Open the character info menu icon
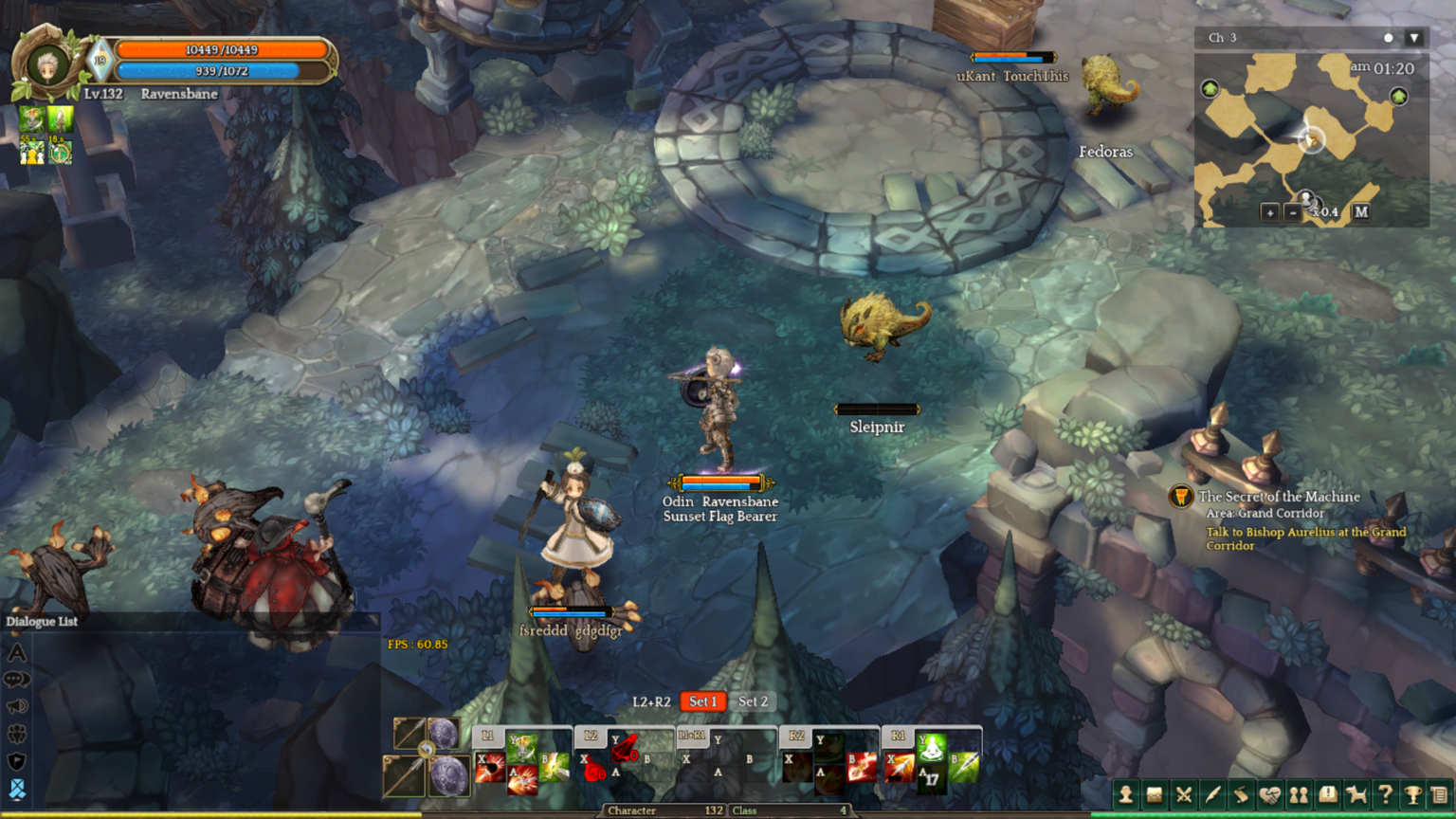The height and width of the screenshot is (819, 1456). click(x=1125, y=794)
